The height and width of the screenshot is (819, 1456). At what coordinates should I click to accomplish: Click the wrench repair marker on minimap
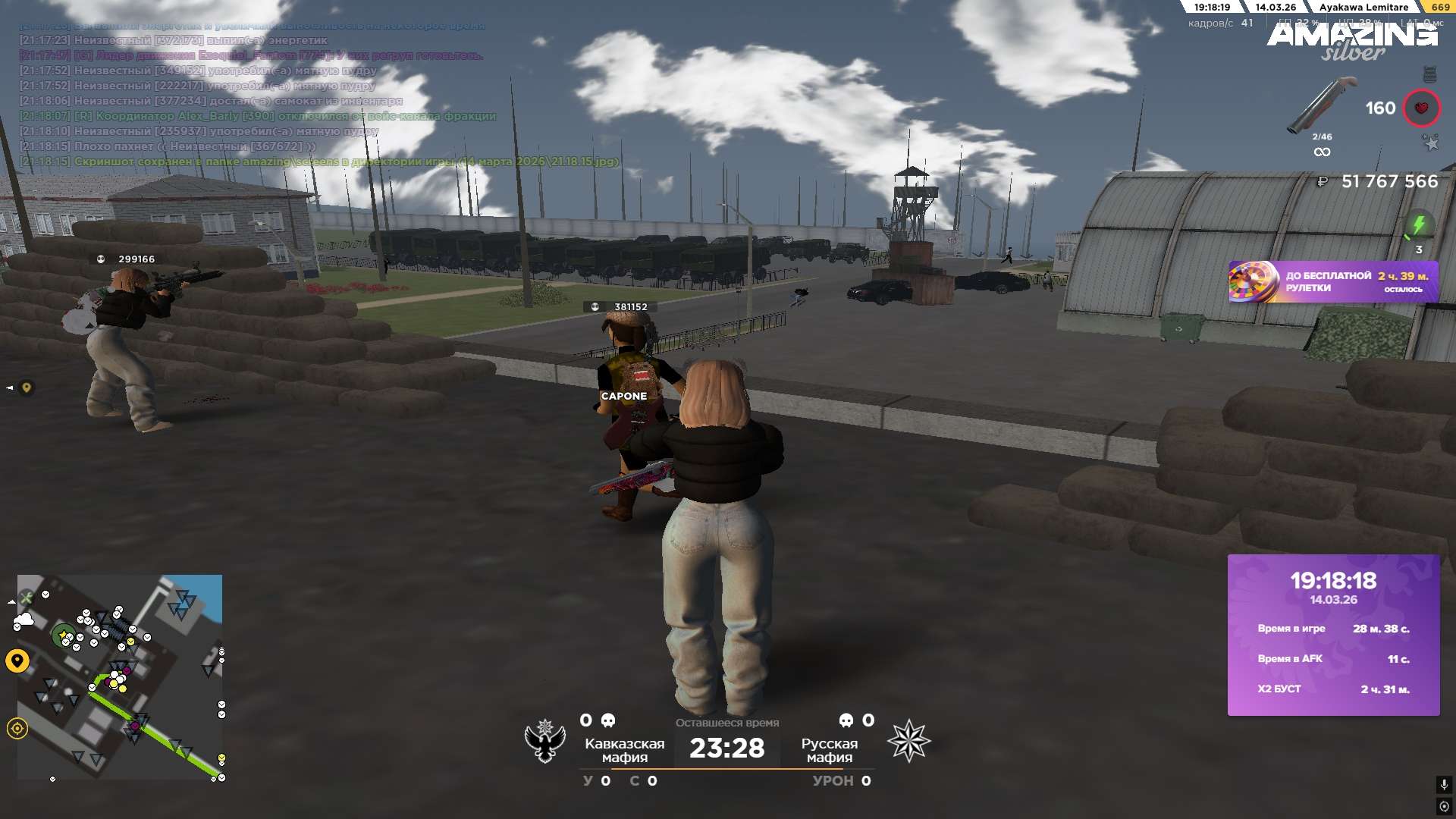27,598
